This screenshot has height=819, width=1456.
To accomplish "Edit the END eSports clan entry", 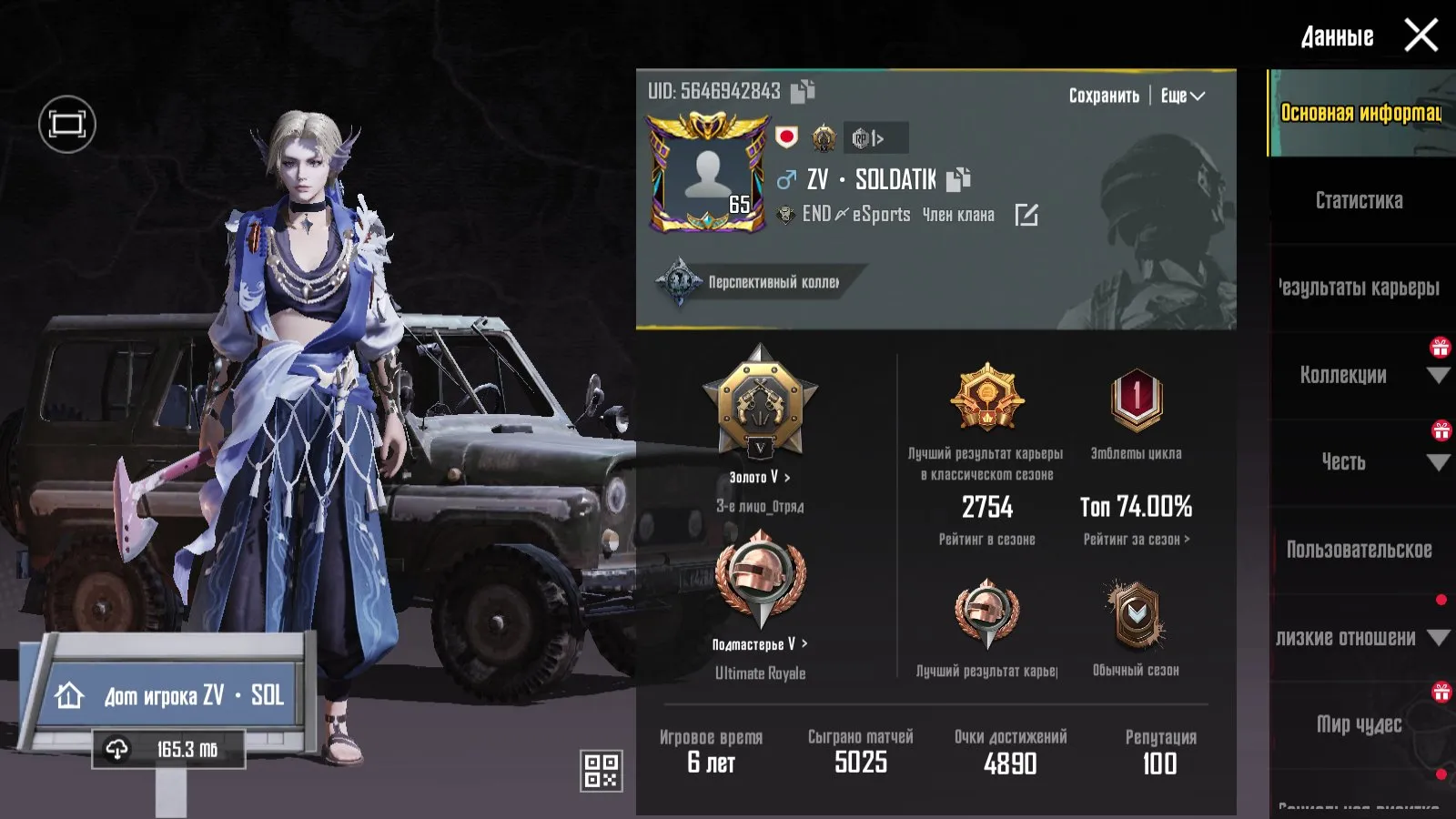I will tap(1026, 215).
